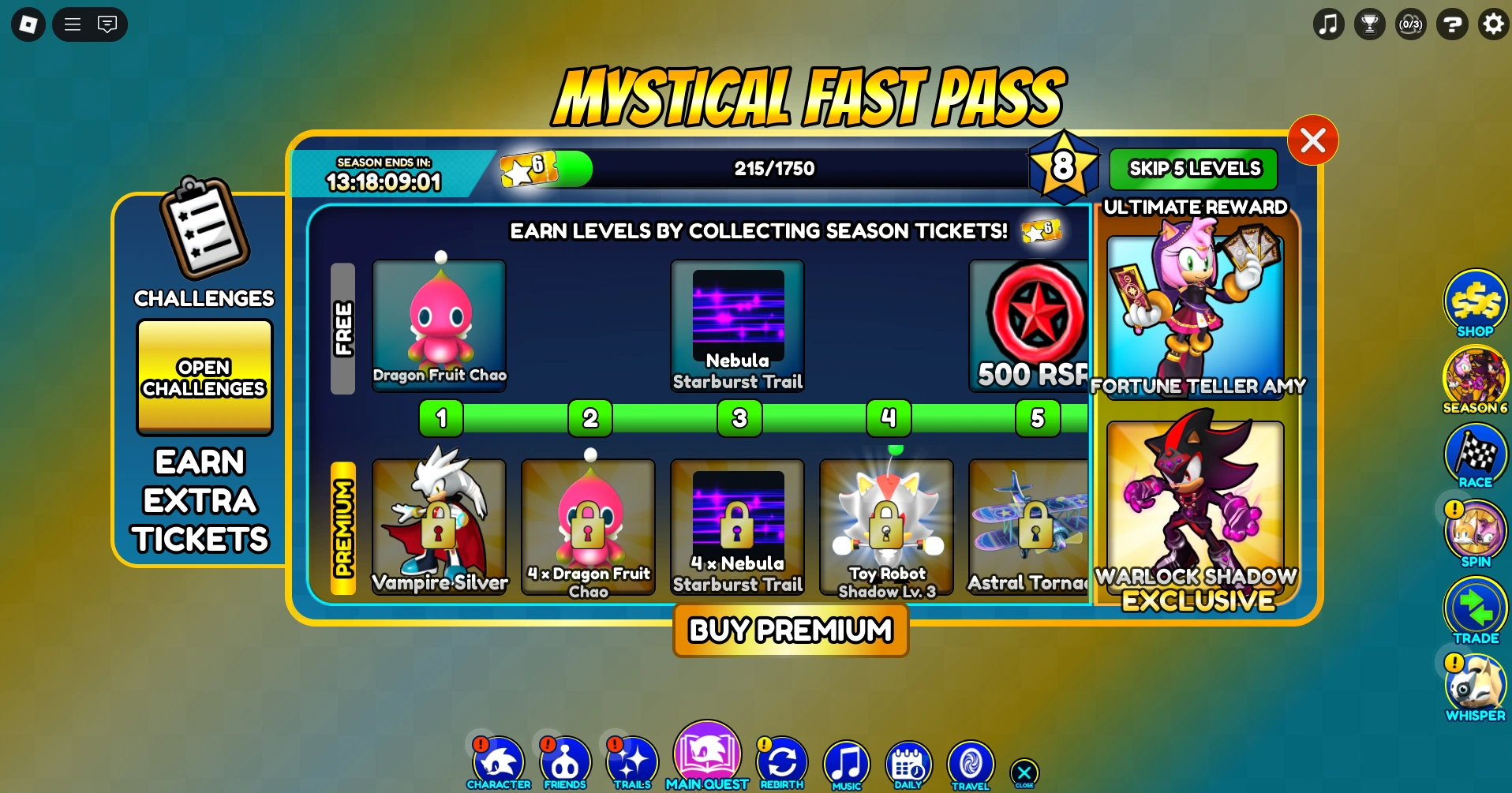Screen dimensions: 1512x793
Task: Open the Rebirth menu
Action: [782, 761]
